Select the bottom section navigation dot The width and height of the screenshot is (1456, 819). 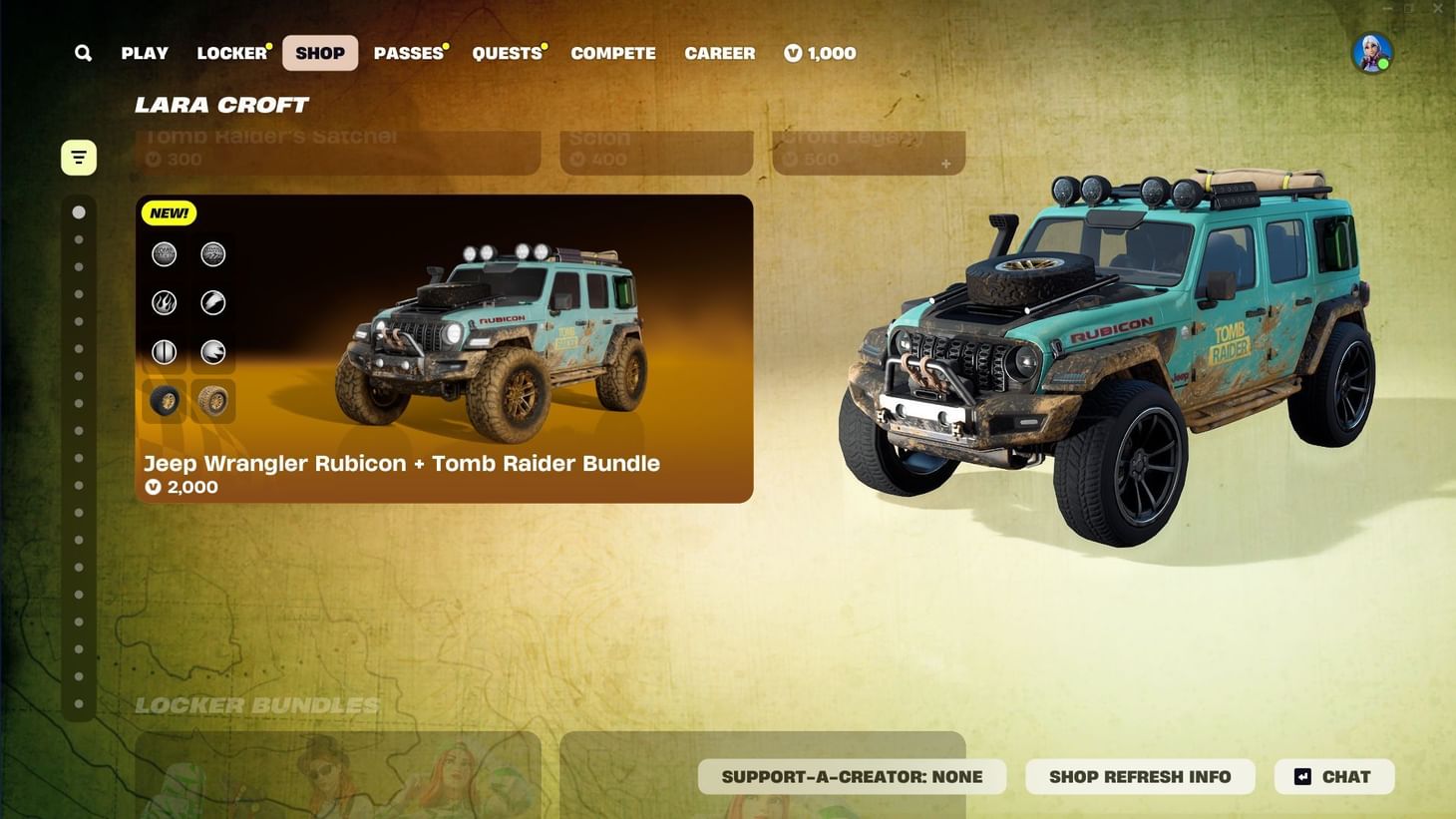[x=79, y=703]
